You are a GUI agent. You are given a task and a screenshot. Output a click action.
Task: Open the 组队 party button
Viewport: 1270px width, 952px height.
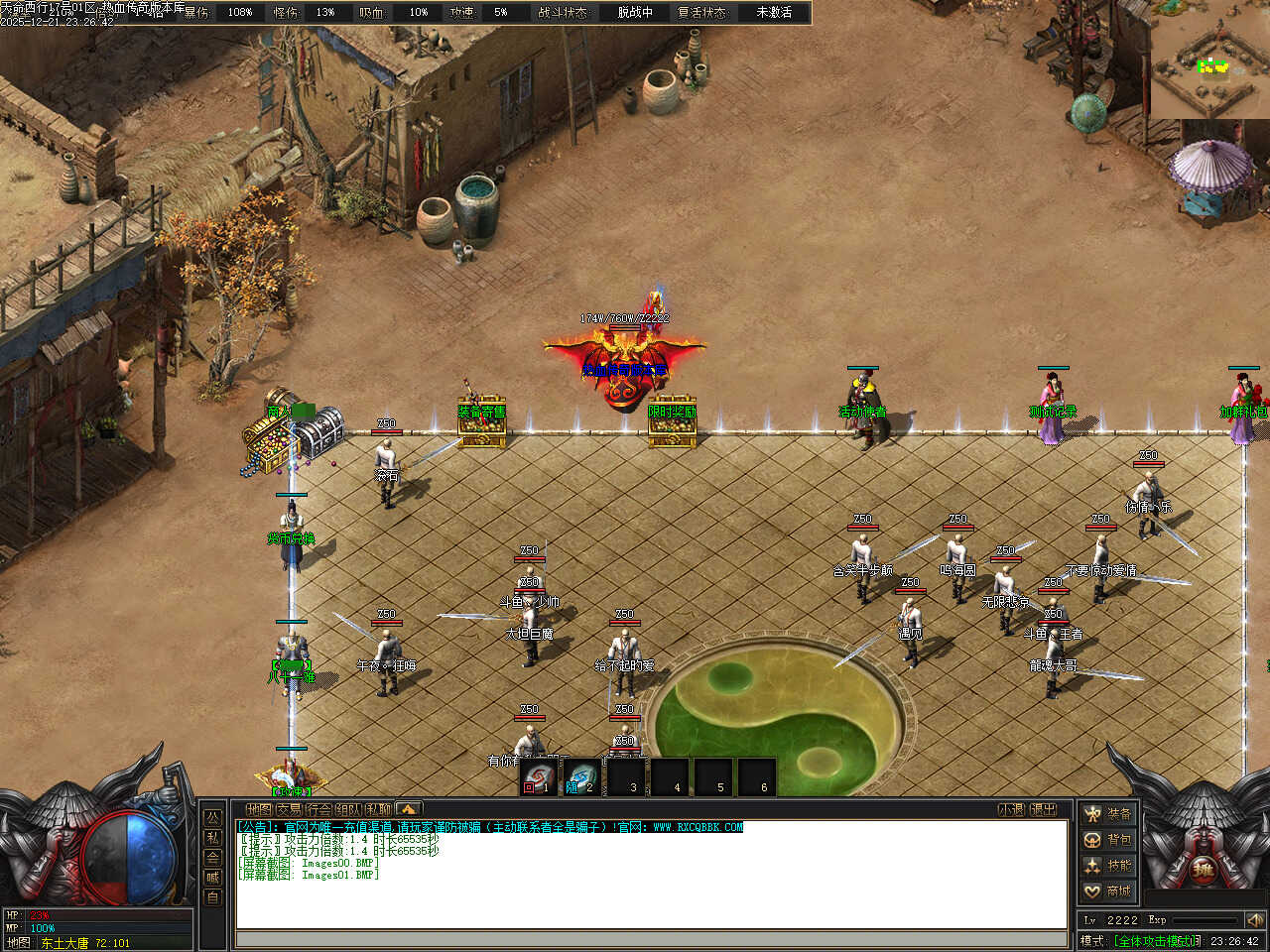[x=348, y=809]
